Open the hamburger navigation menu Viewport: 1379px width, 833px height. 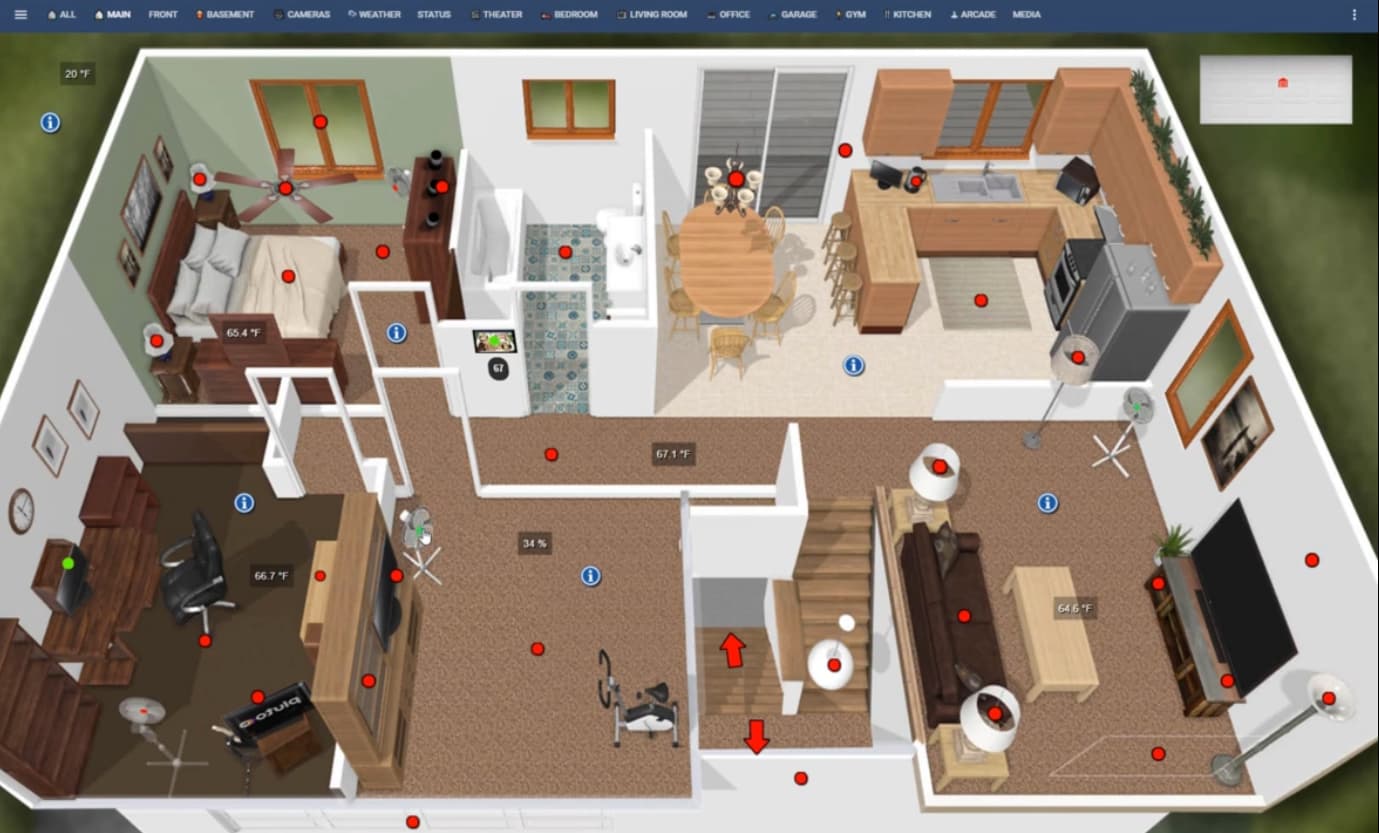click(20, 14)
